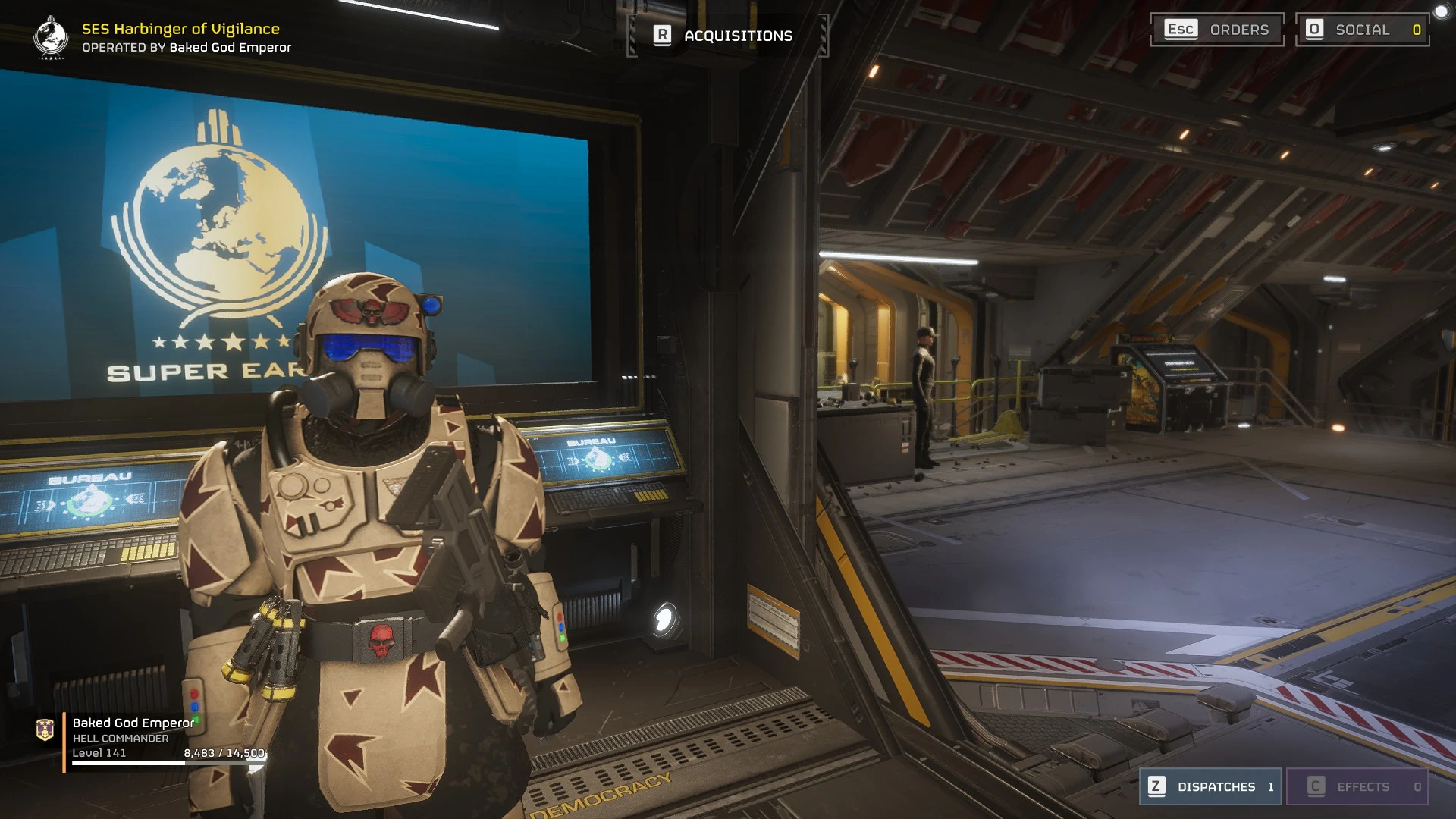Open the Orders menu
This screenshot has width=1456, height=819.
tap(1216, 30)
